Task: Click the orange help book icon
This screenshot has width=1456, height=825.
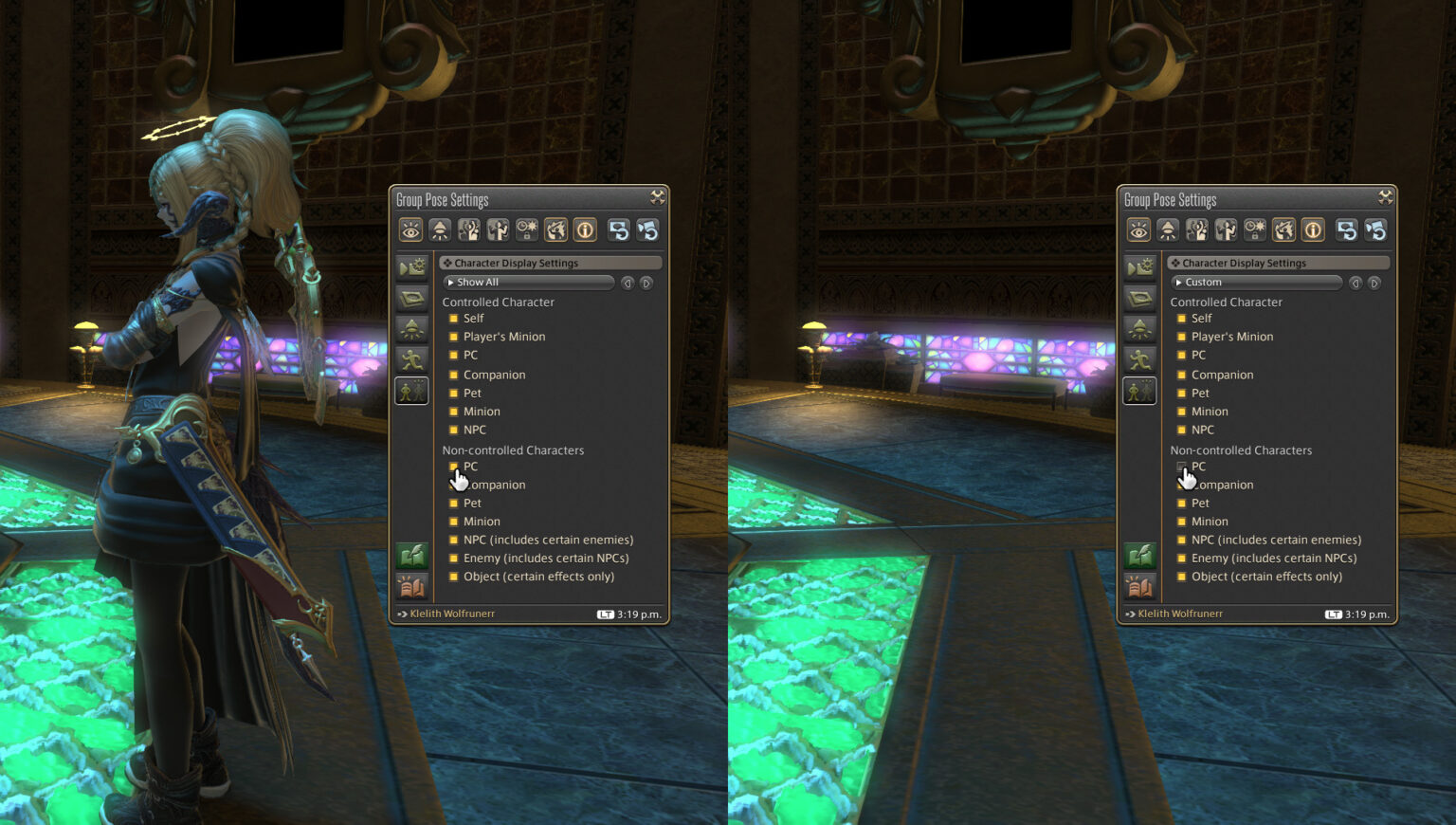Action: (411, 586)
